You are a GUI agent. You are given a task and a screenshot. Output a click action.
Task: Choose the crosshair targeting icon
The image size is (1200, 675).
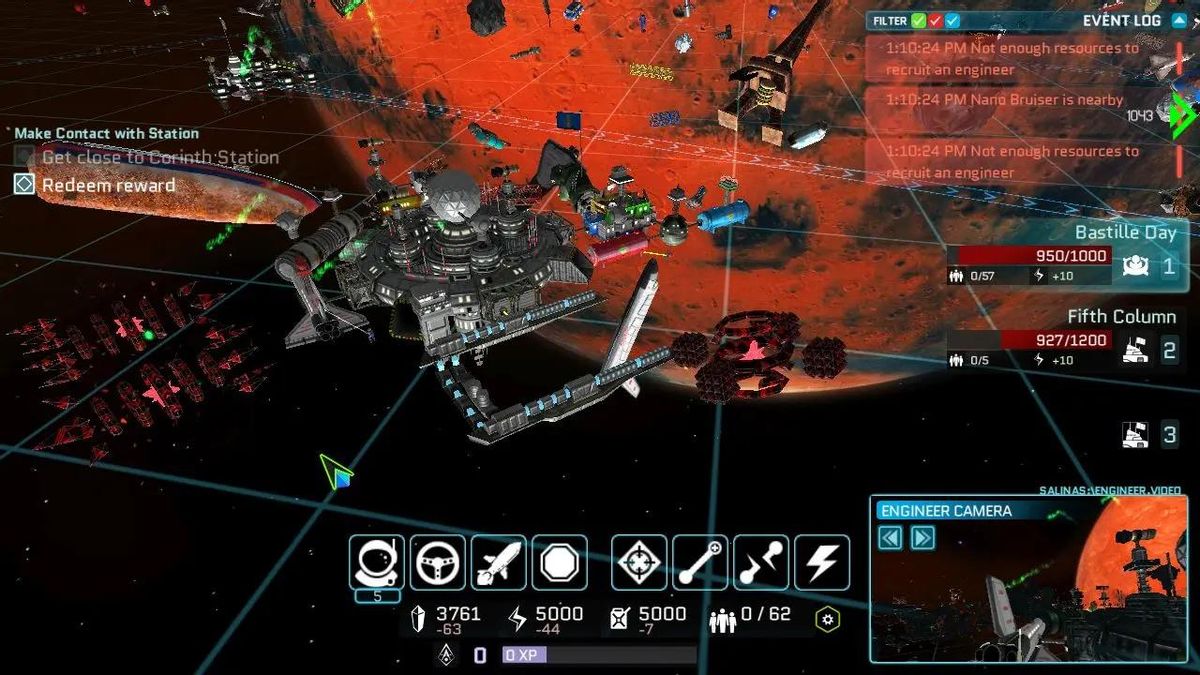pyautogui.click(x=640, y=562)
